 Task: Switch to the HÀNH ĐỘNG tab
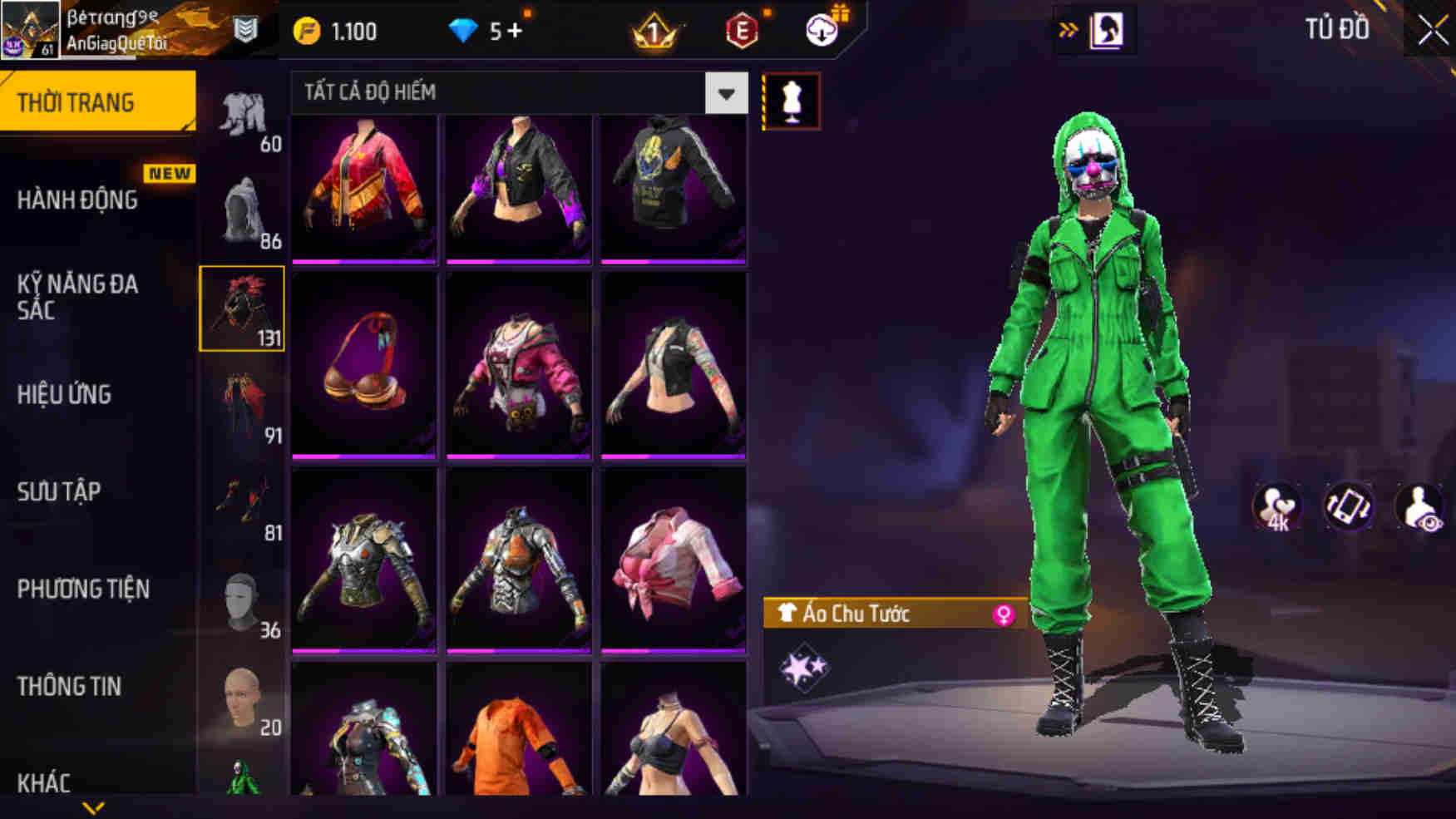click(x=79, y=200)
